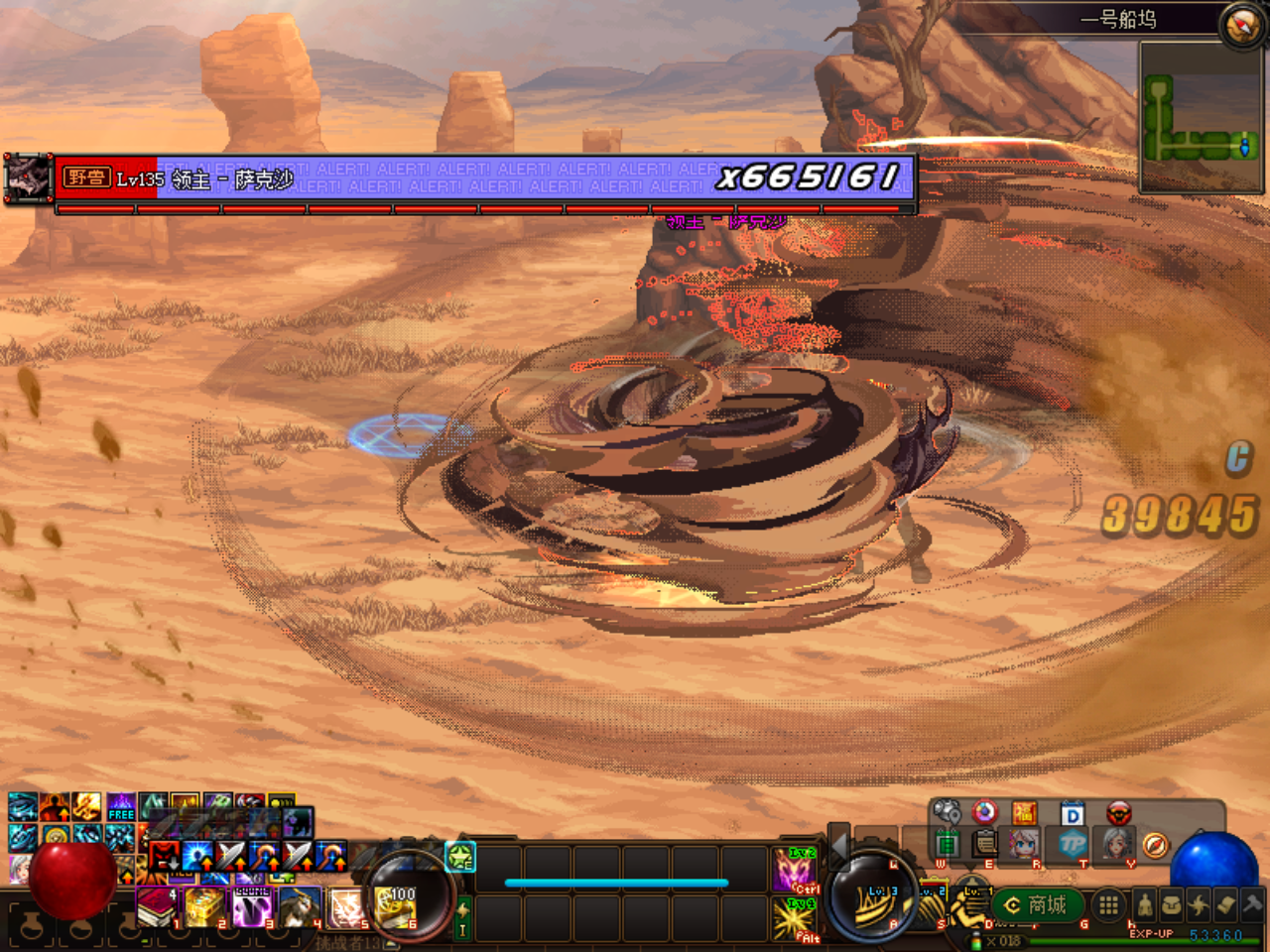Click the red helmet event icon
1270x952 pixels.
[x=1118, y=813]
